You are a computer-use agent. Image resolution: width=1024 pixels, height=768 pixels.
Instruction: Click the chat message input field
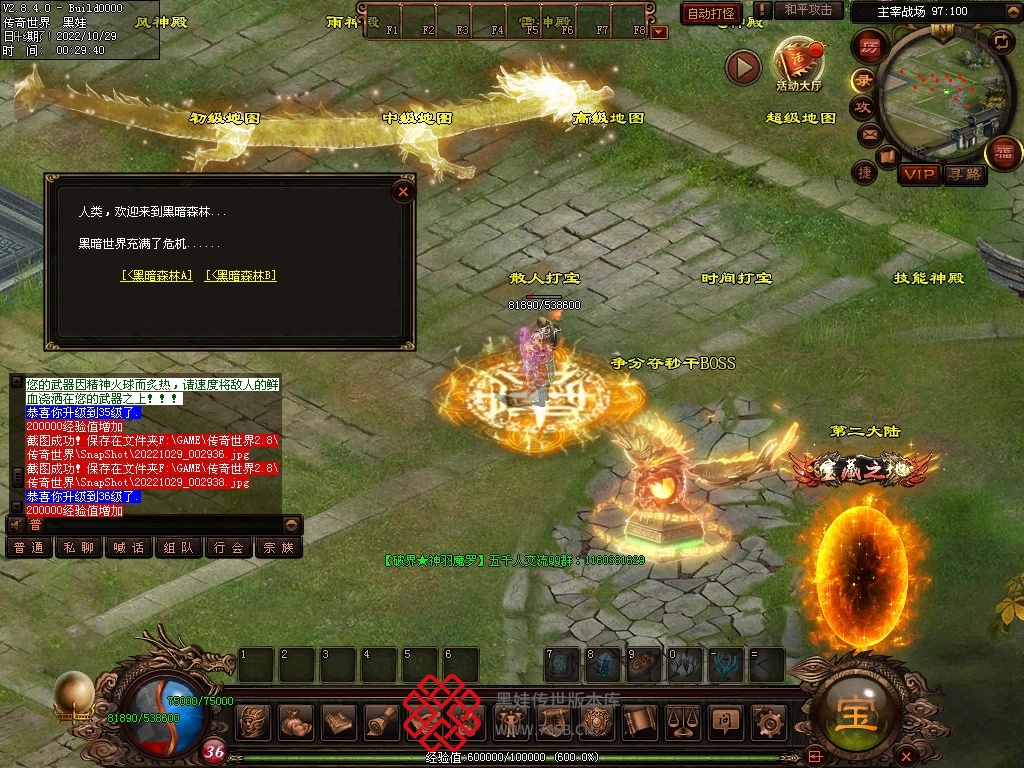160,524
